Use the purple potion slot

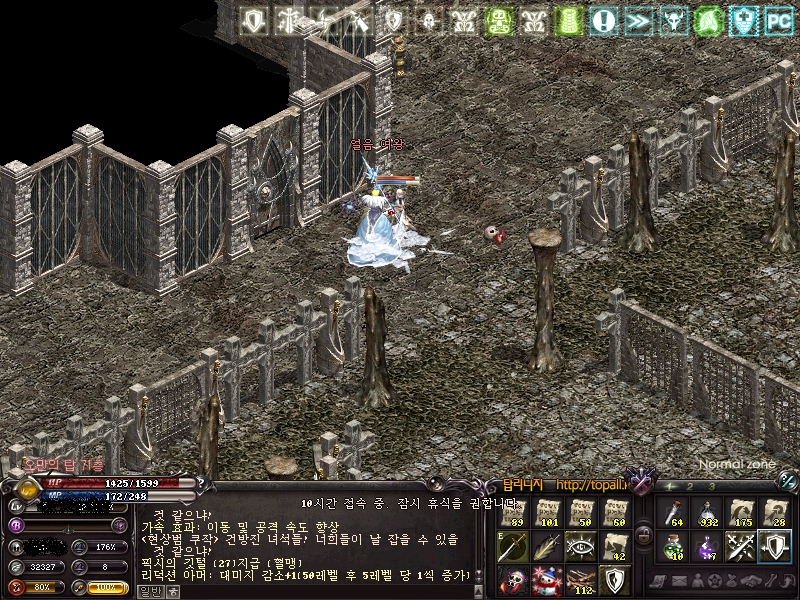coord(707,546)
